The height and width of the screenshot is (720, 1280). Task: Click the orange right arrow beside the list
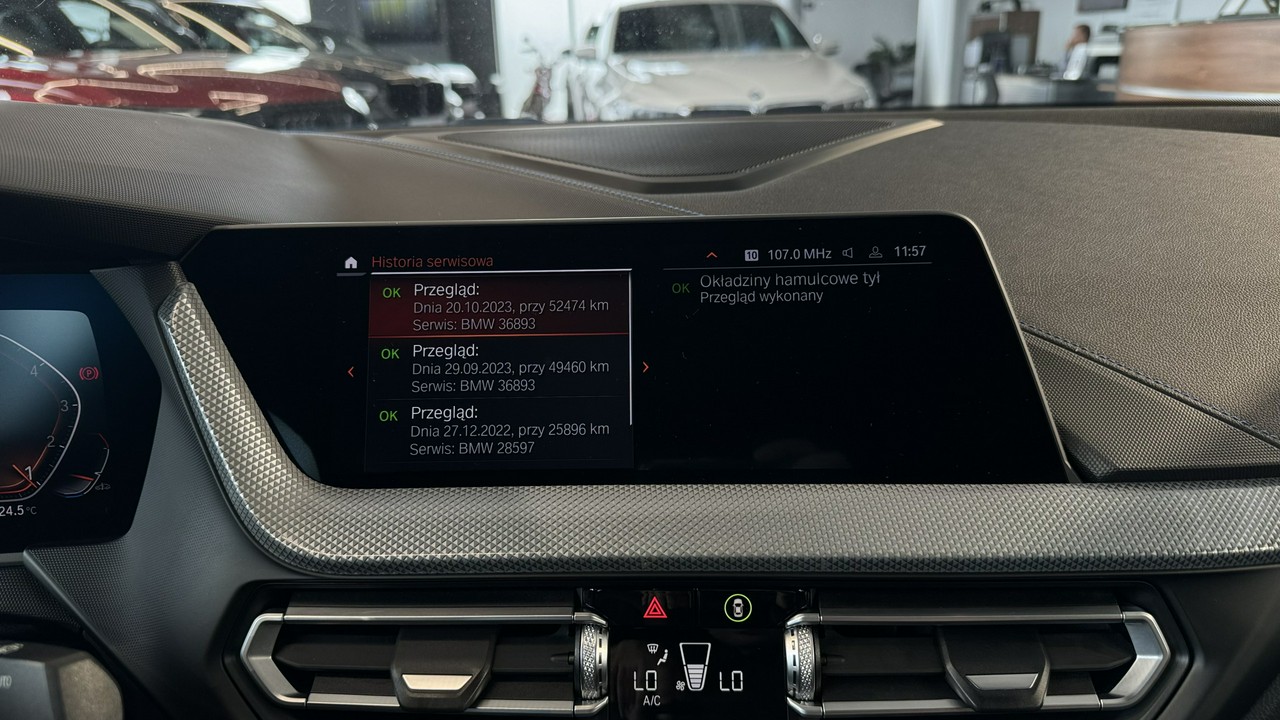pyautogui.click(x=645, y=367)
